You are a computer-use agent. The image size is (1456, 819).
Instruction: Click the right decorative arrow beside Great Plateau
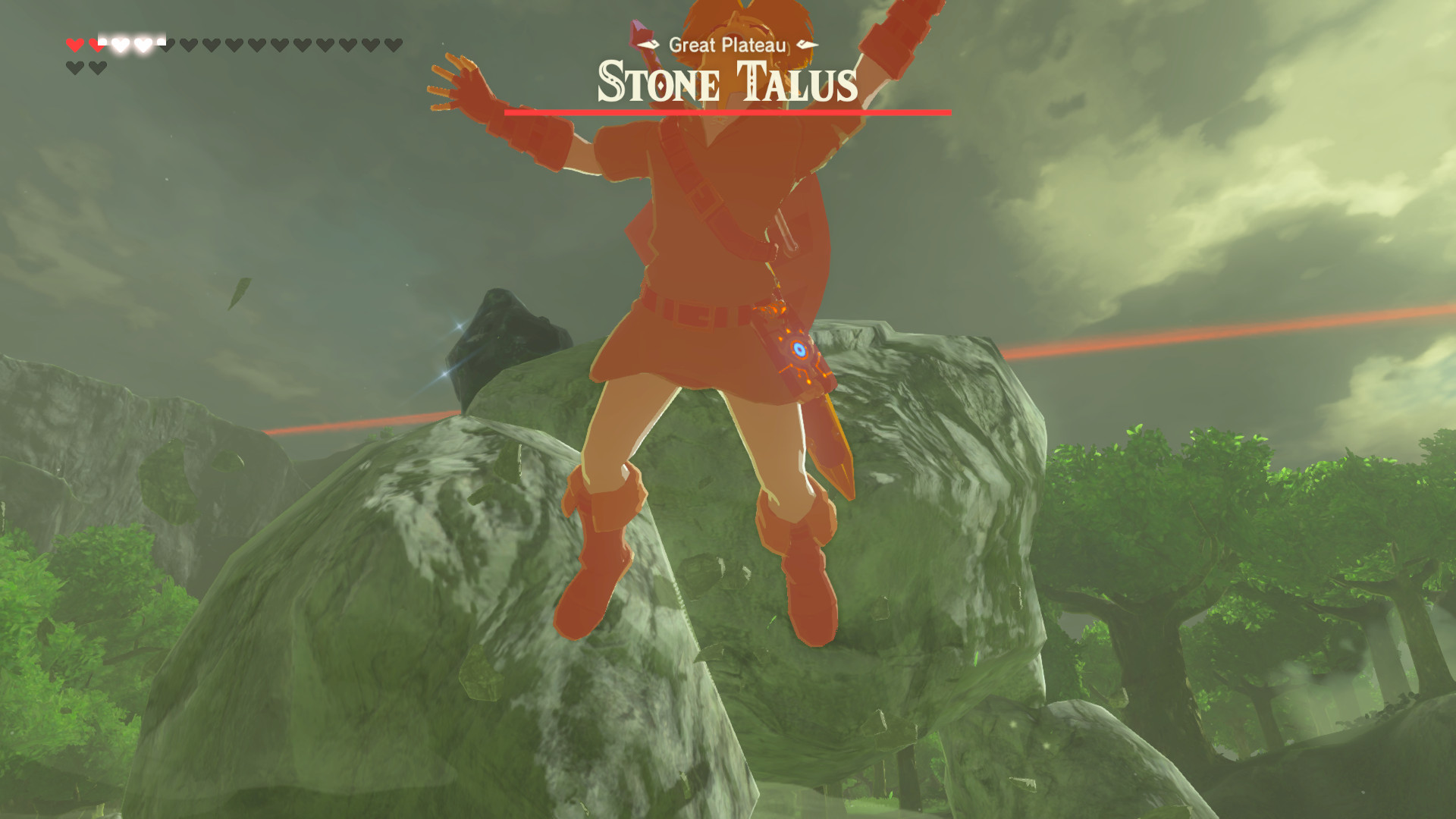pos(806,44)
